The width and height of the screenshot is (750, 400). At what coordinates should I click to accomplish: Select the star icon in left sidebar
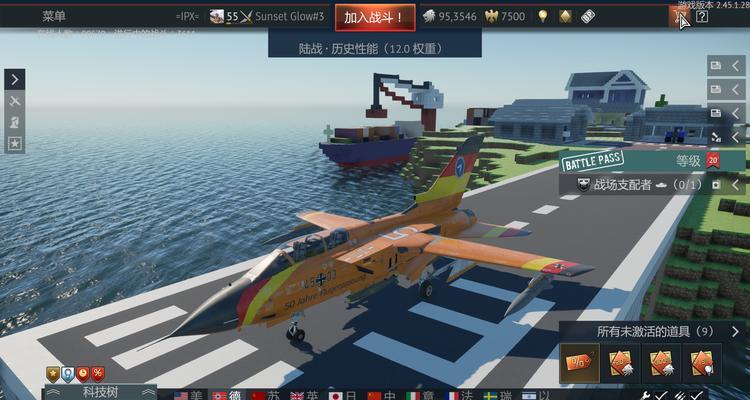pyautogui.click(x=15, y=143)
